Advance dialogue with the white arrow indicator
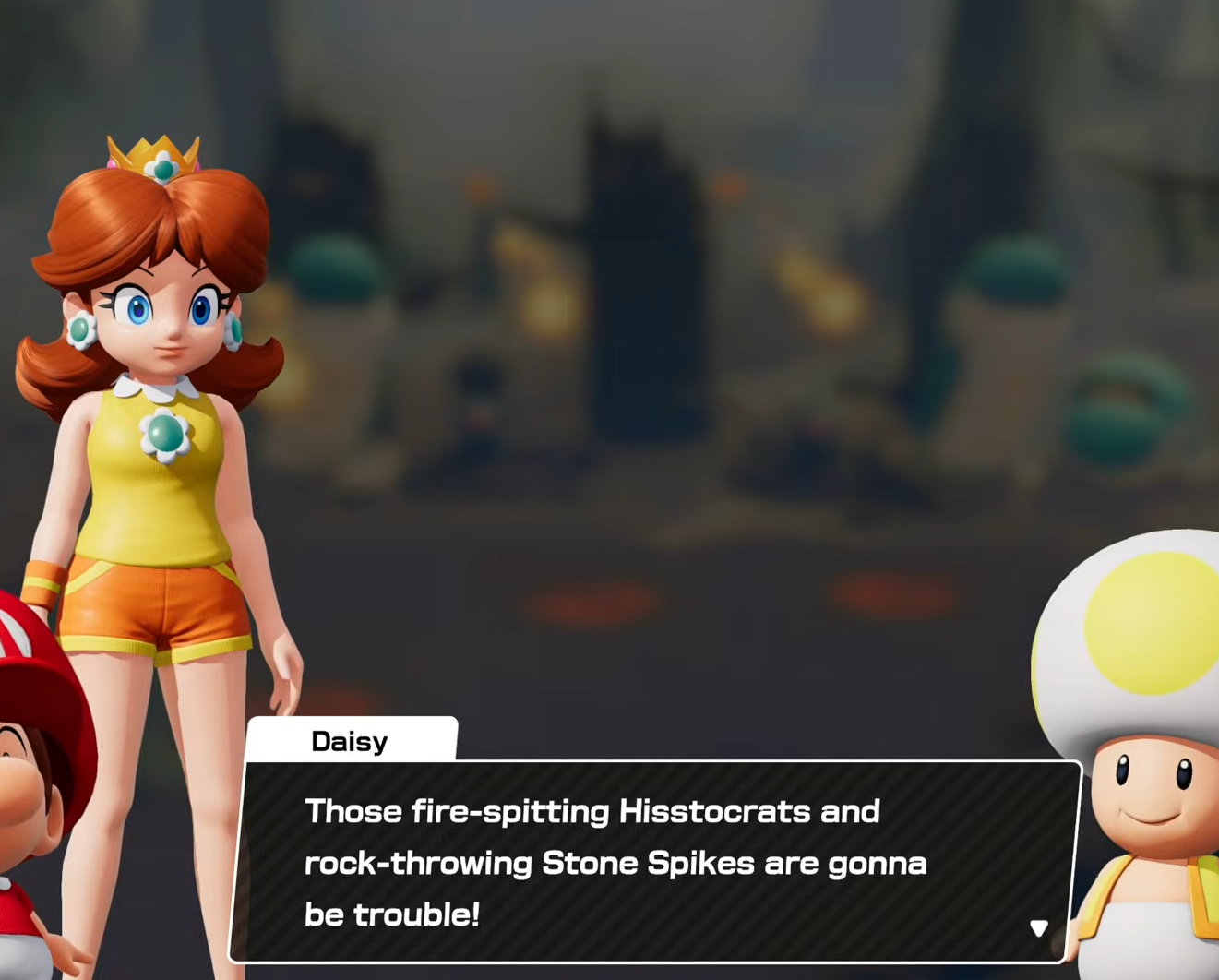This screenshot has height=980, width=1219. click(x=1039, y=927)
